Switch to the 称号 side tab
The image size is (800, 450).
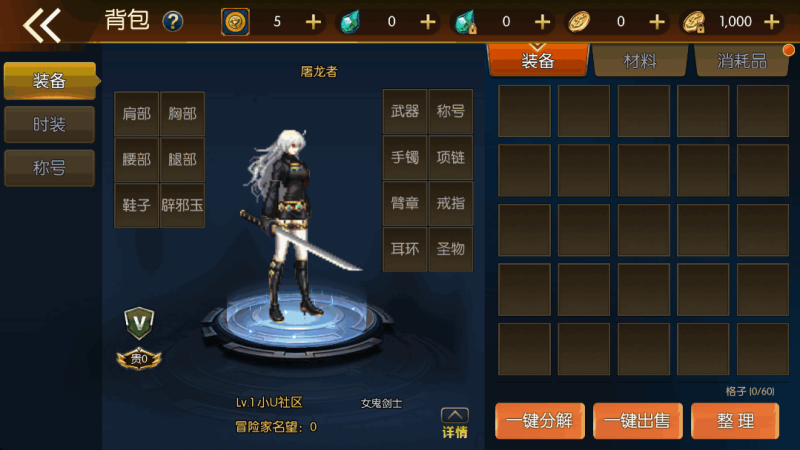click(x=49, y=168)
